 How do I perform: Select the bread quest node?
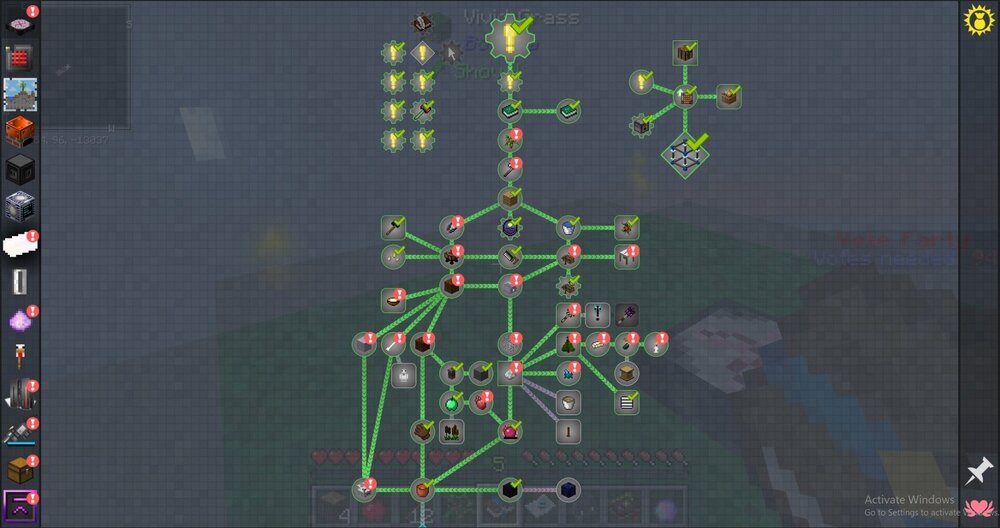pos(599,345)
